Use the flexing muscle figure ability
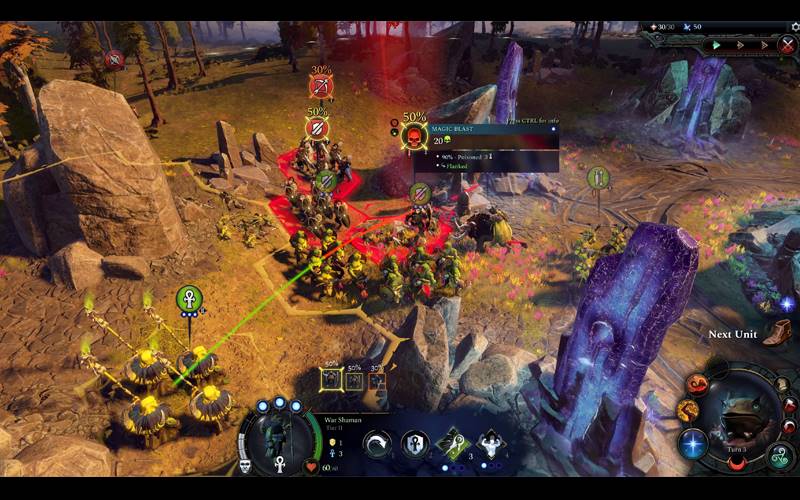This screenshot has height=500, width=800. (490, 444)
